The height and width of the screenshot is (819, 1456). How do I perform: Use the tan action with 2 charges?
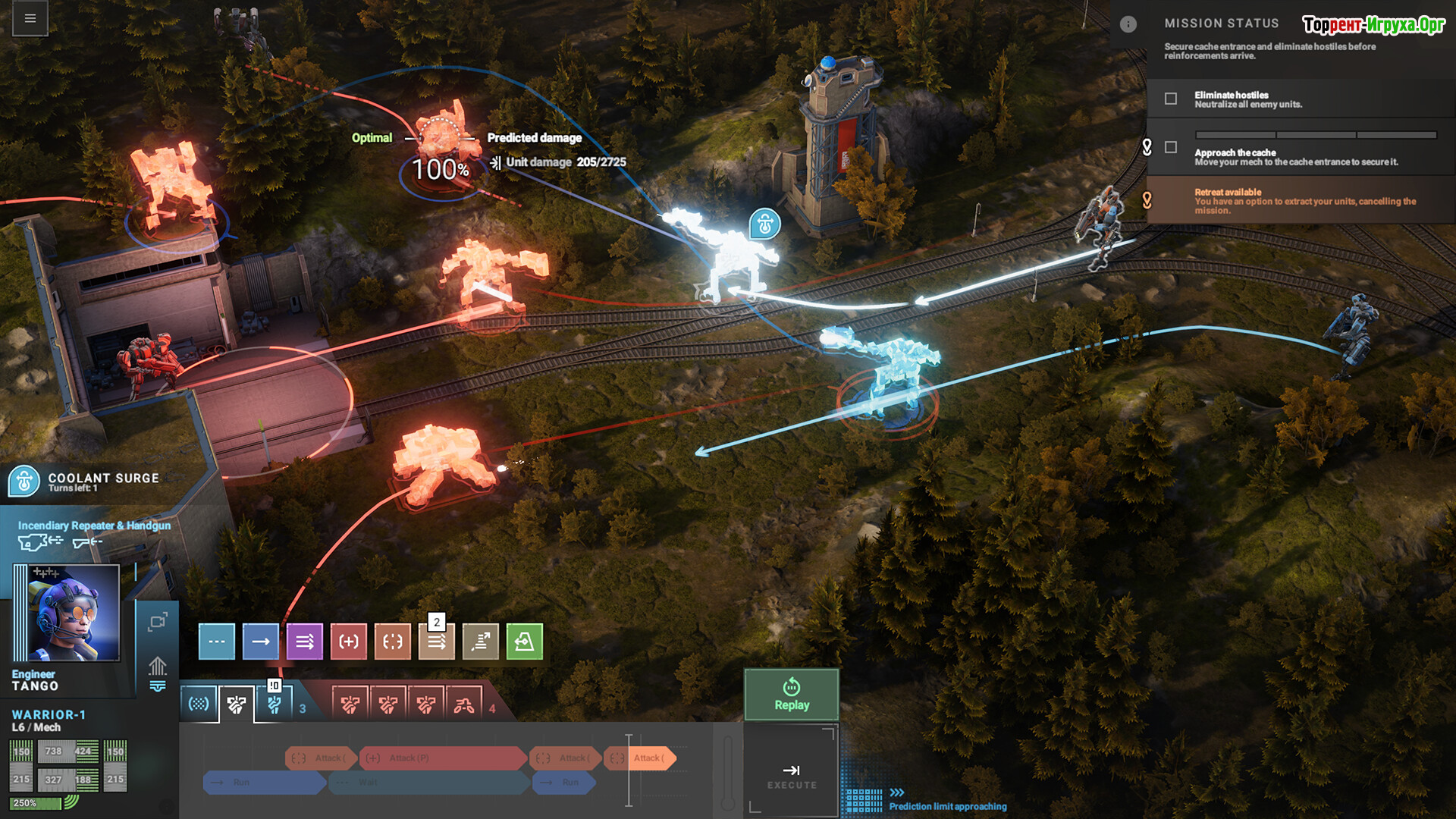pos(437,642)
